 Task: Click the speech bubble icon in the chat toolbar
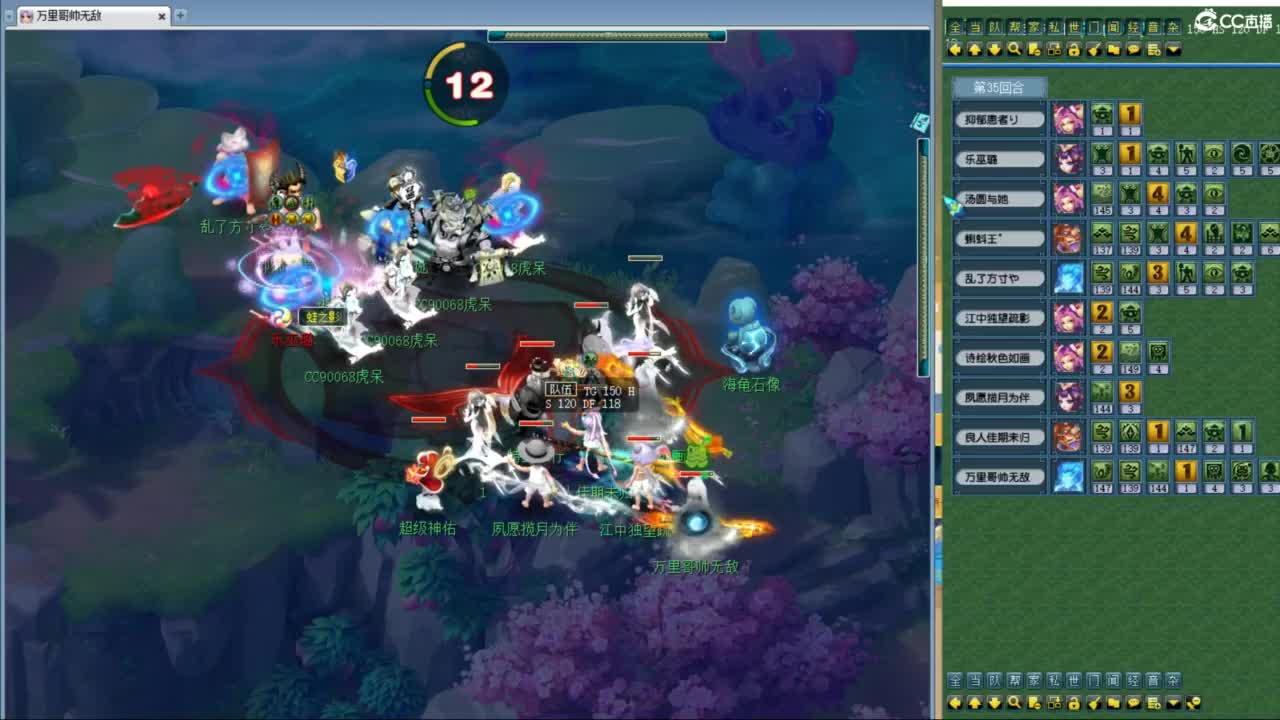(1134, 50)
